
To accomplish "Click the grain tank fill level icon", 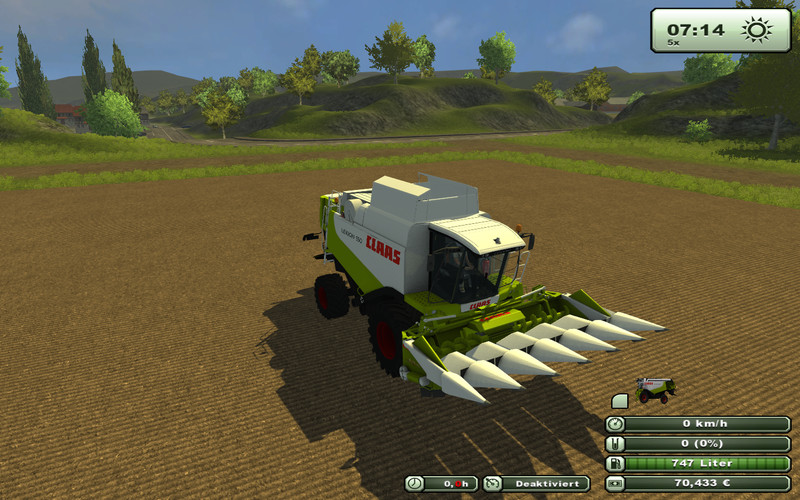I will tap(615, 443).
